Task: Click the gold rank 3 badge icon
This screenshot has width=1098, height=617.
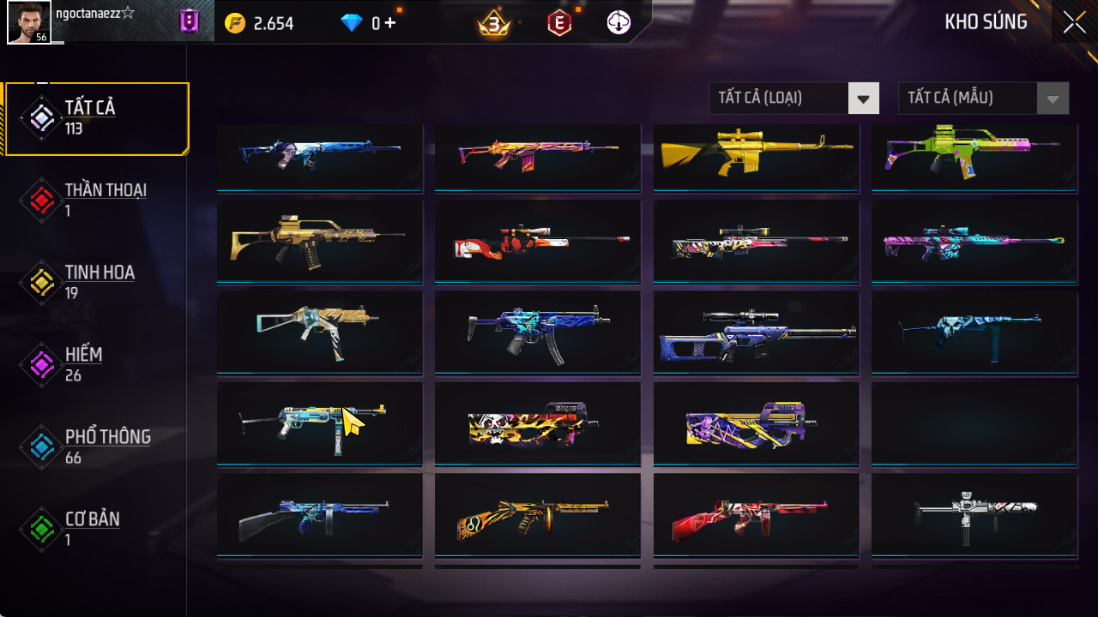Action: tap(494, 23)
